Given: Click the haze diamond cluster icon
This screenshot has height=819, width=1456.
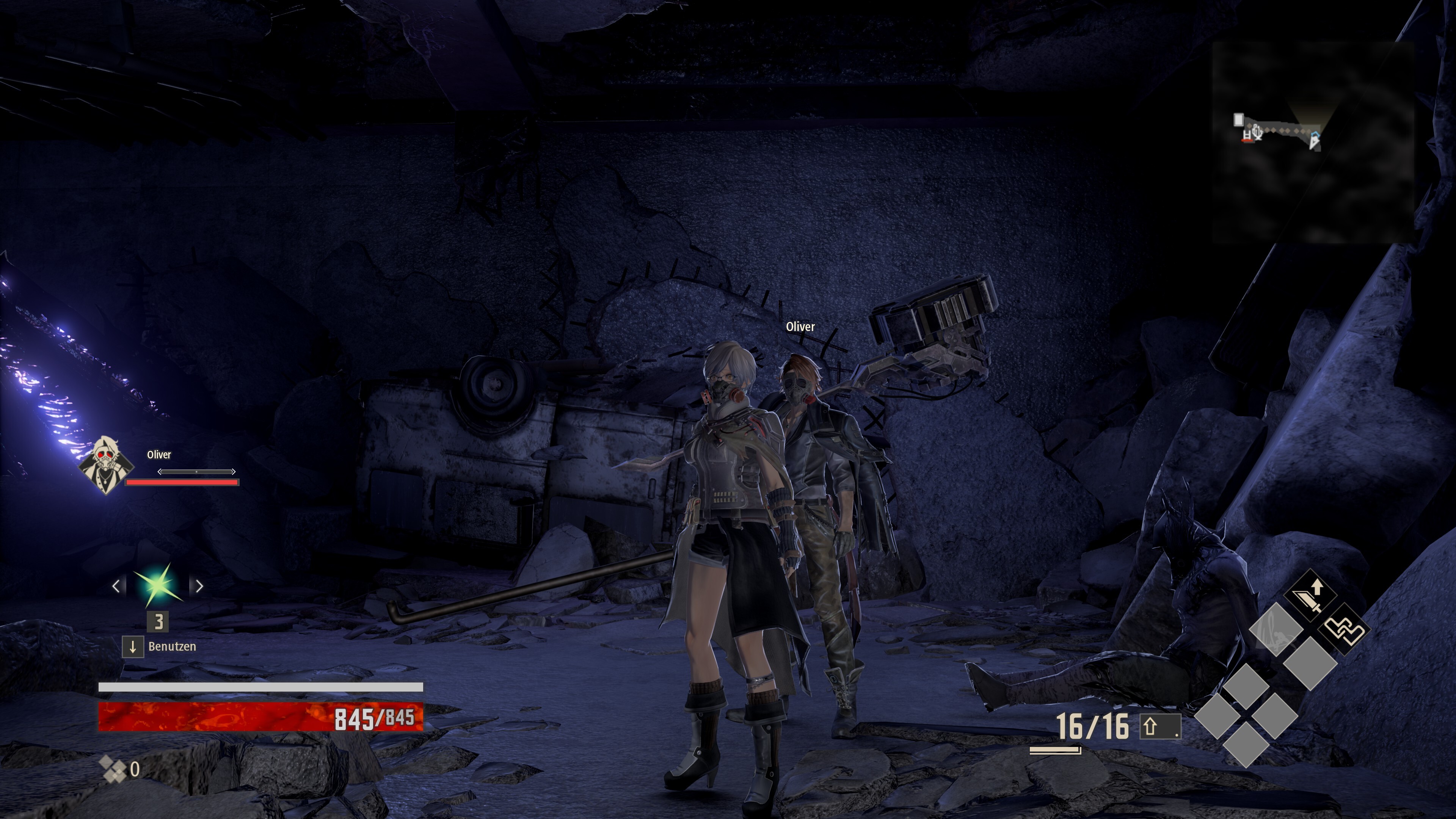Looking at the screenshot, I should (x=113, y=769).
